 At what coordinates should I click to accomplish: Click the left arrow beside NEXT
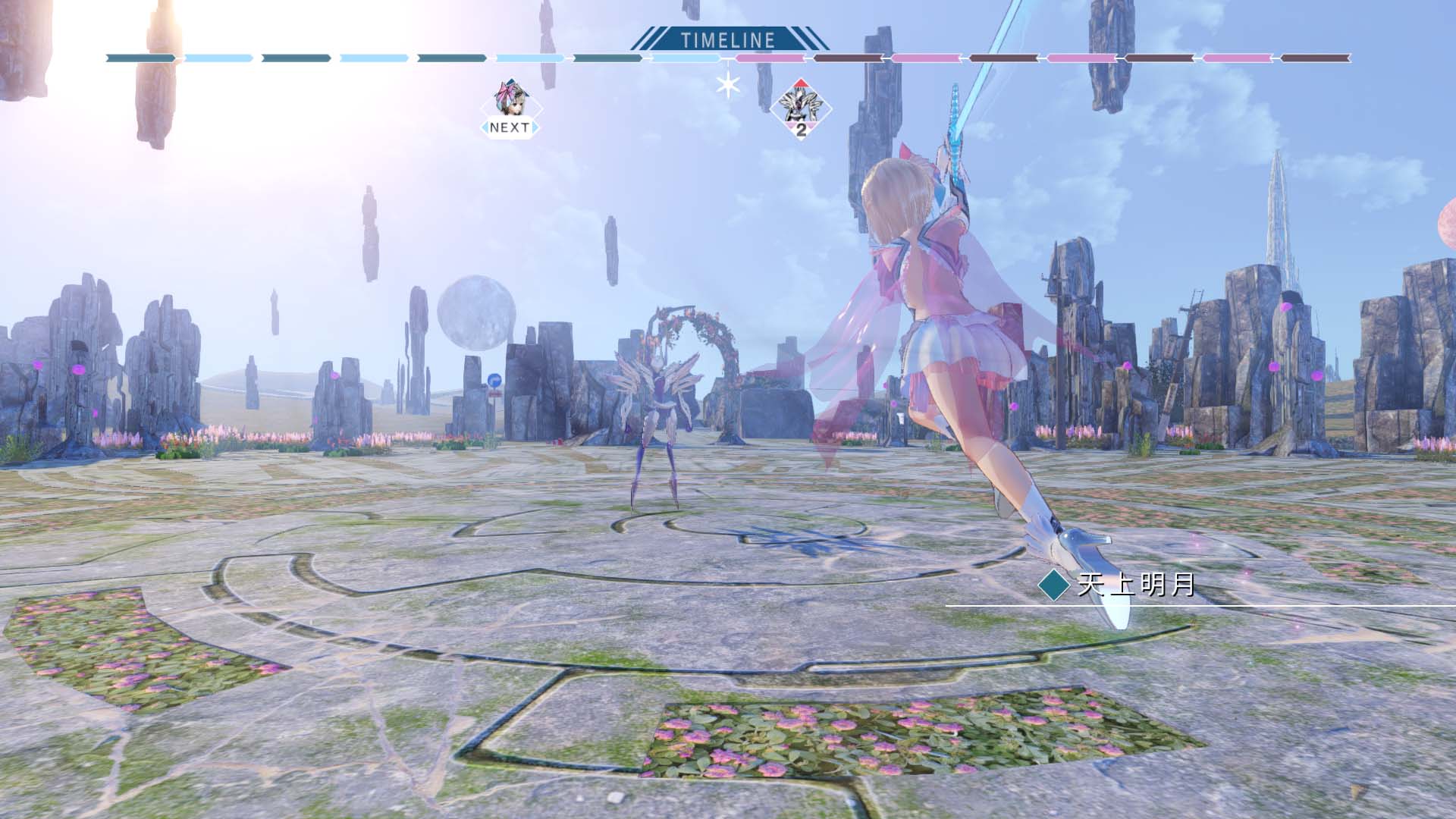[484, 127]
